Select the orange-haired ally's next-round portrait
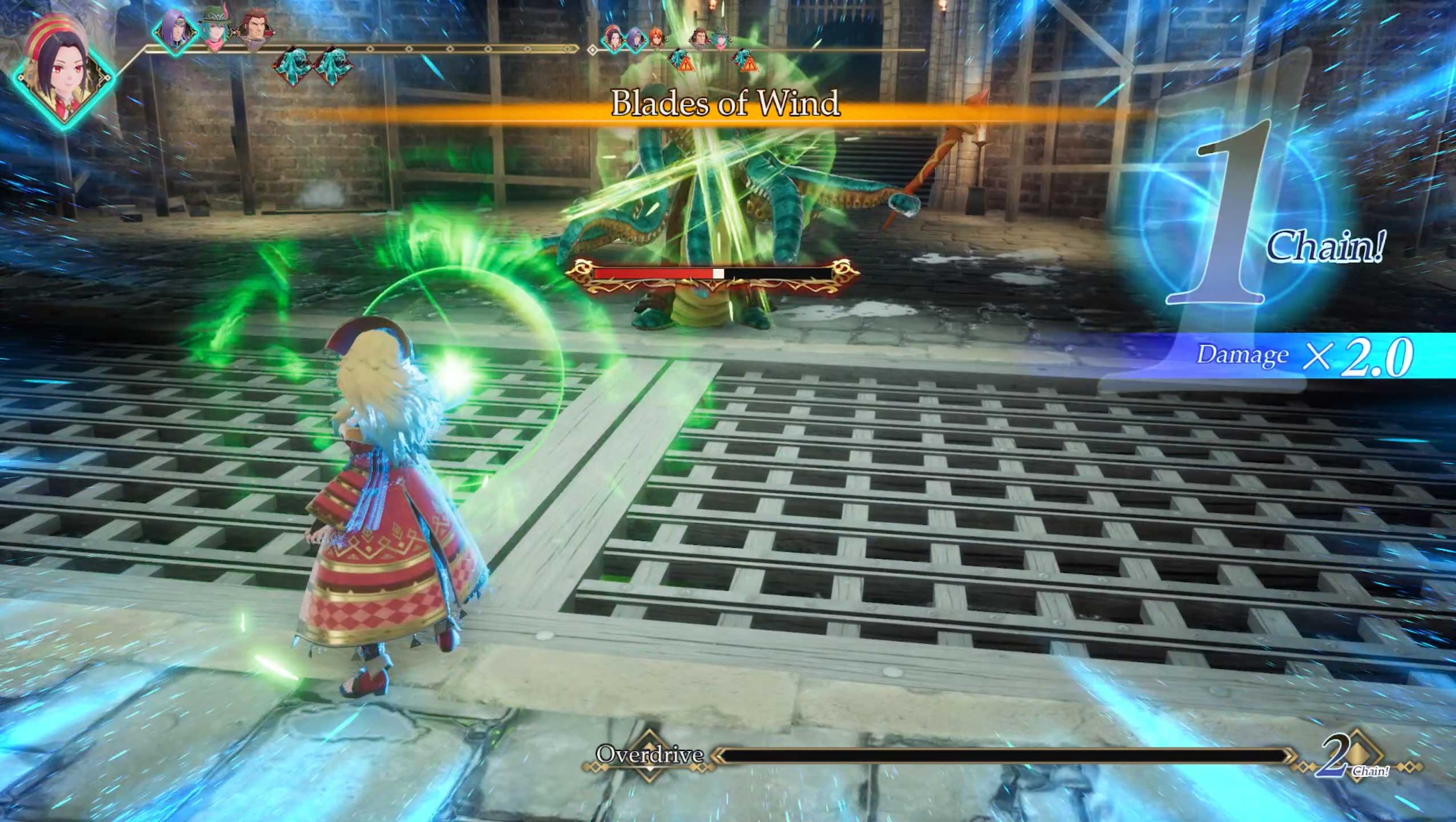This screenshot has width=1456, height=822. [657, 38]
